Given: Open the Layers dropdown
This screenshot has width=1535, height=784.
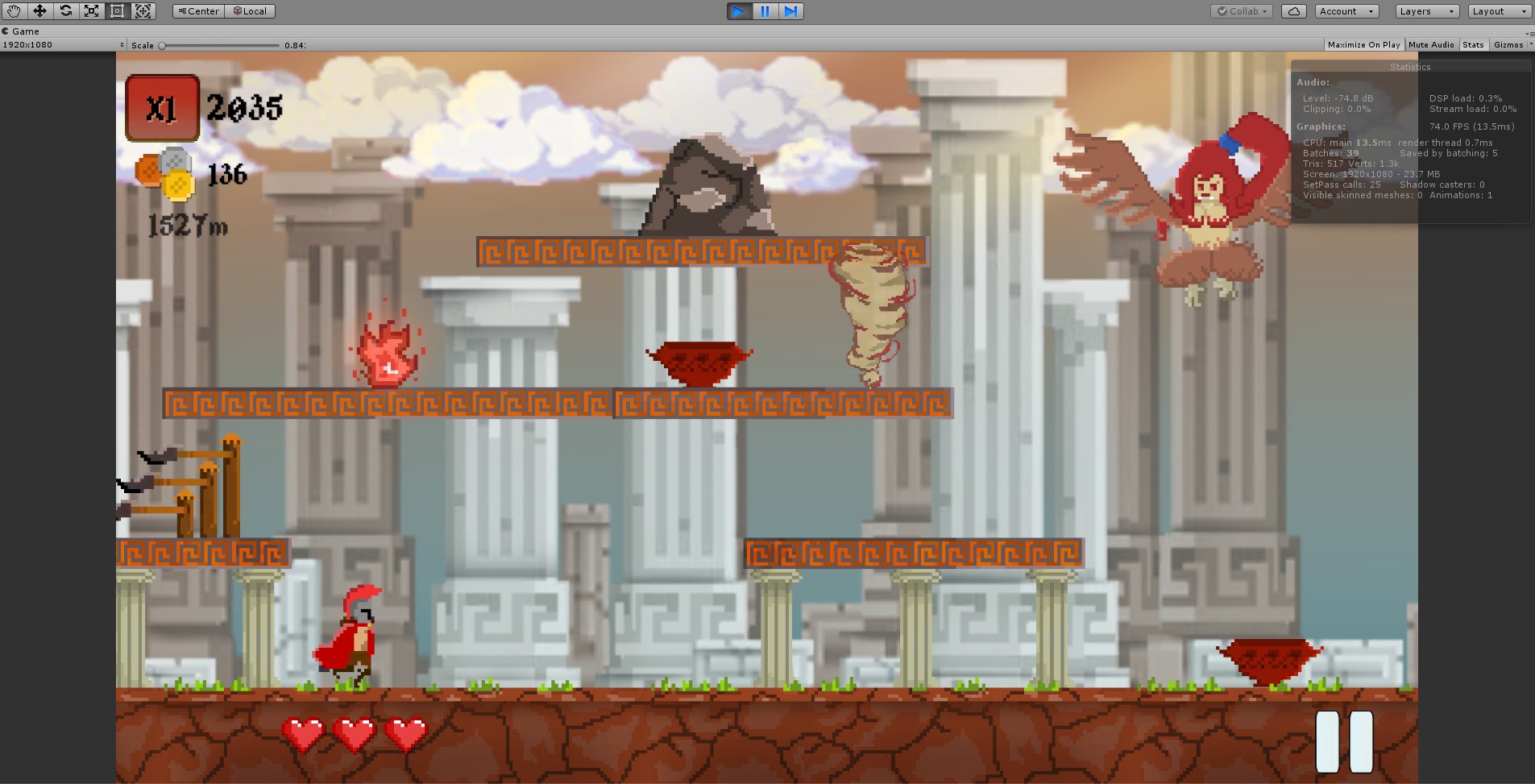Looking at the screenshot, I should (1425, 11).
